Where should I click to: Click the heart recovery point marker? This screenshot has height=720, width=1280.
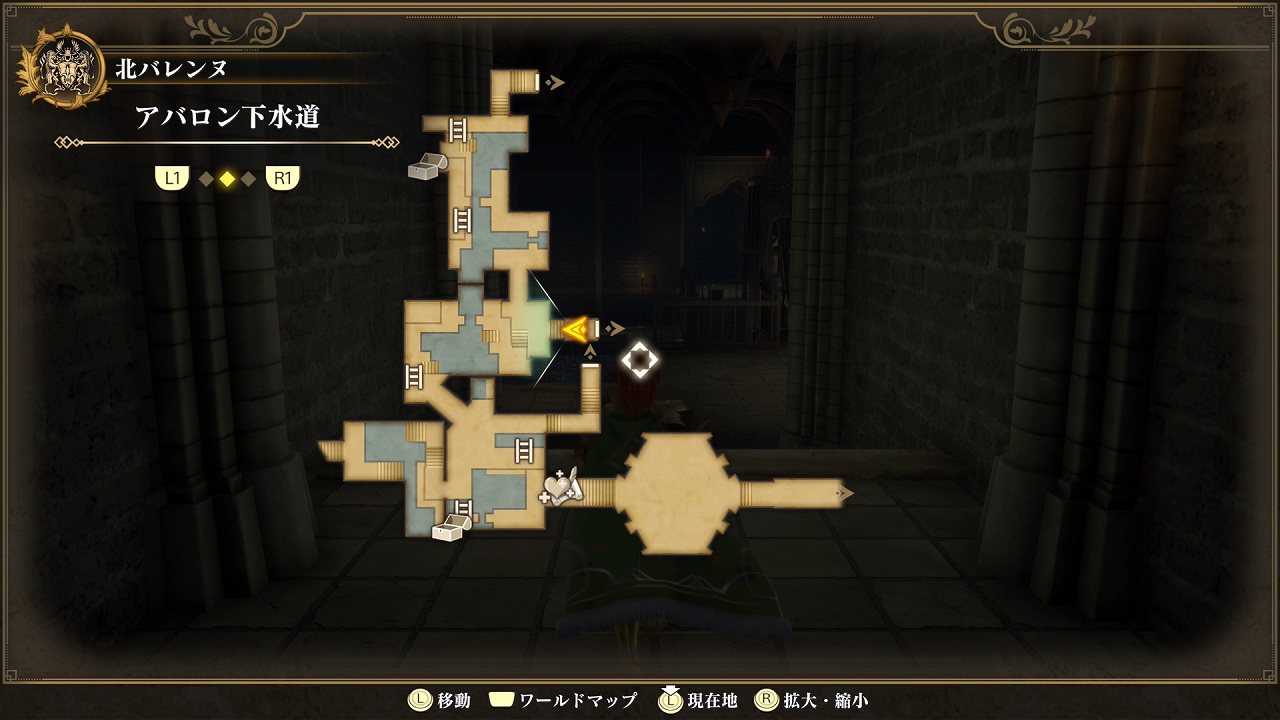560,488
